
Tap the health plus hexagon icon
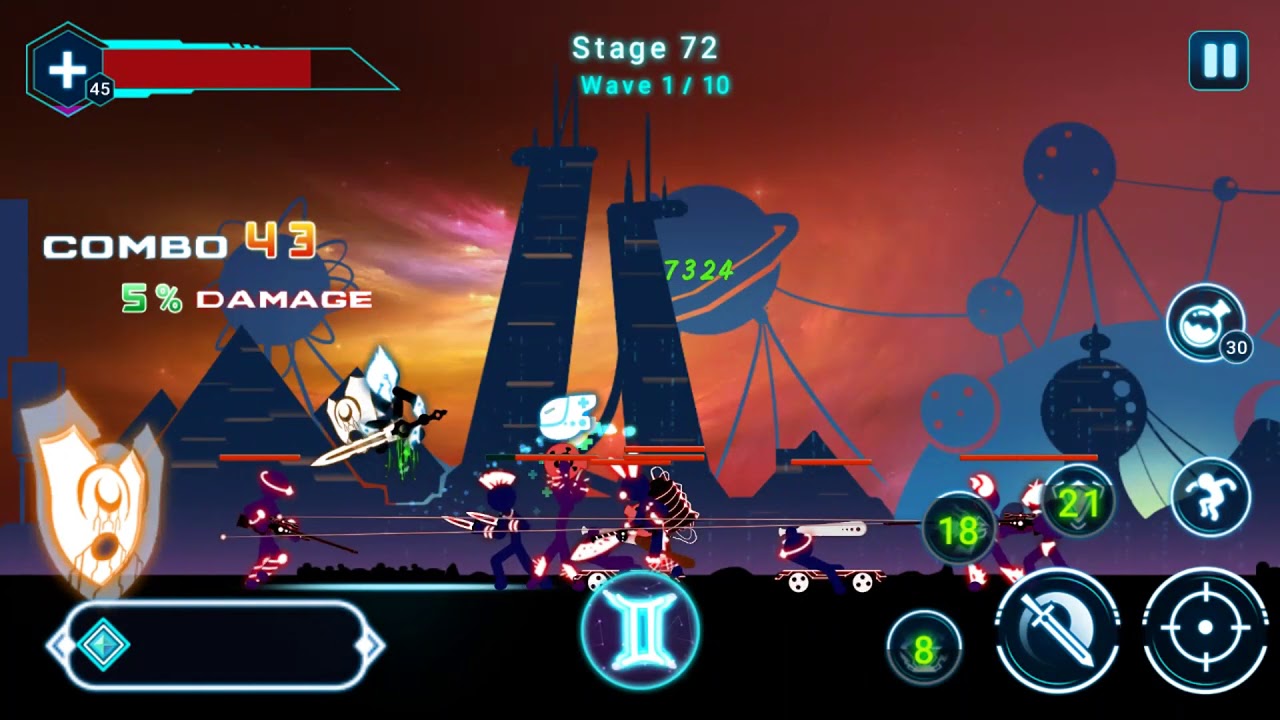click(68, 69)
